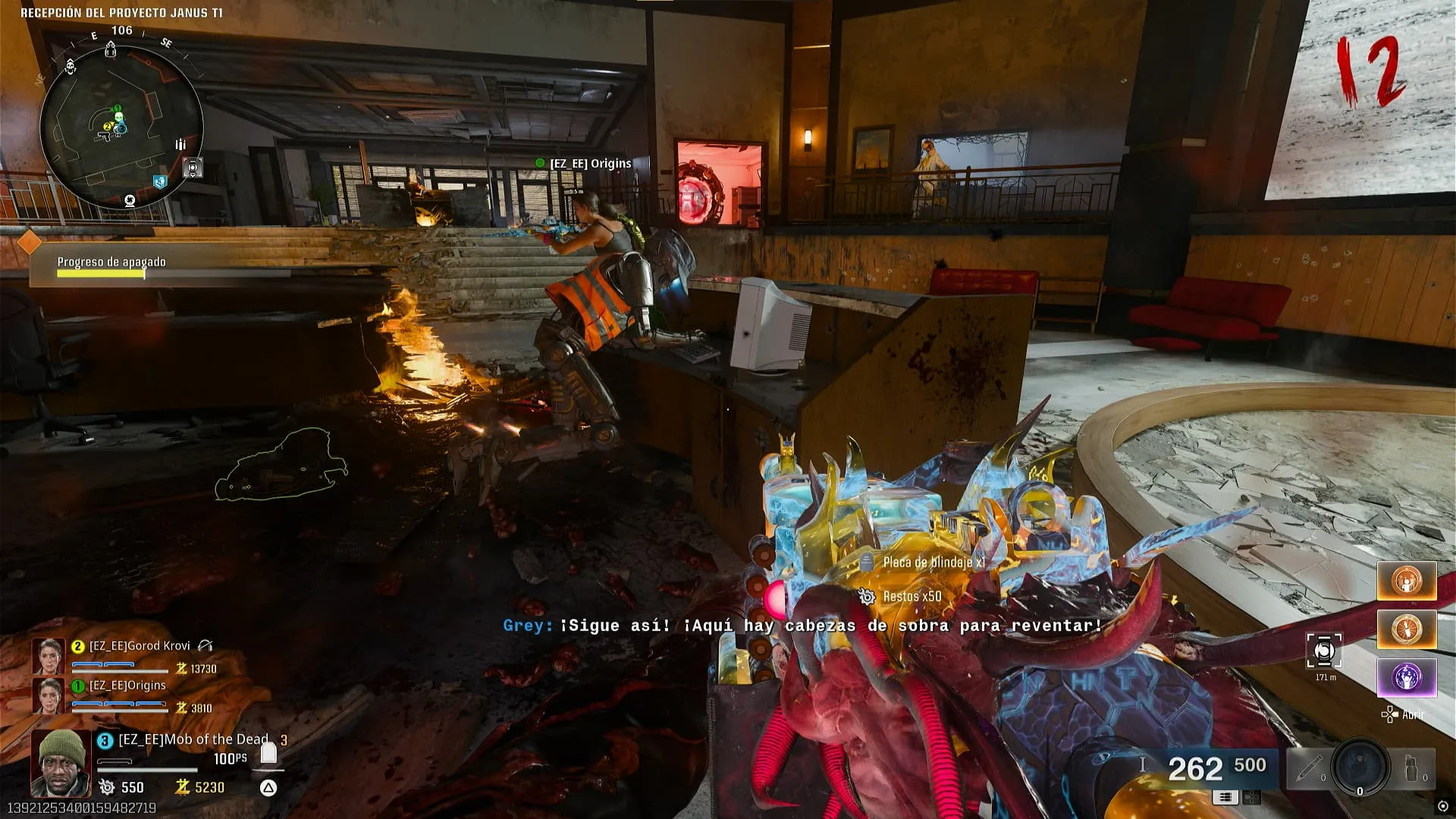
Task: Click the skull marker on the minimap edge
Action: click(71, 66)
